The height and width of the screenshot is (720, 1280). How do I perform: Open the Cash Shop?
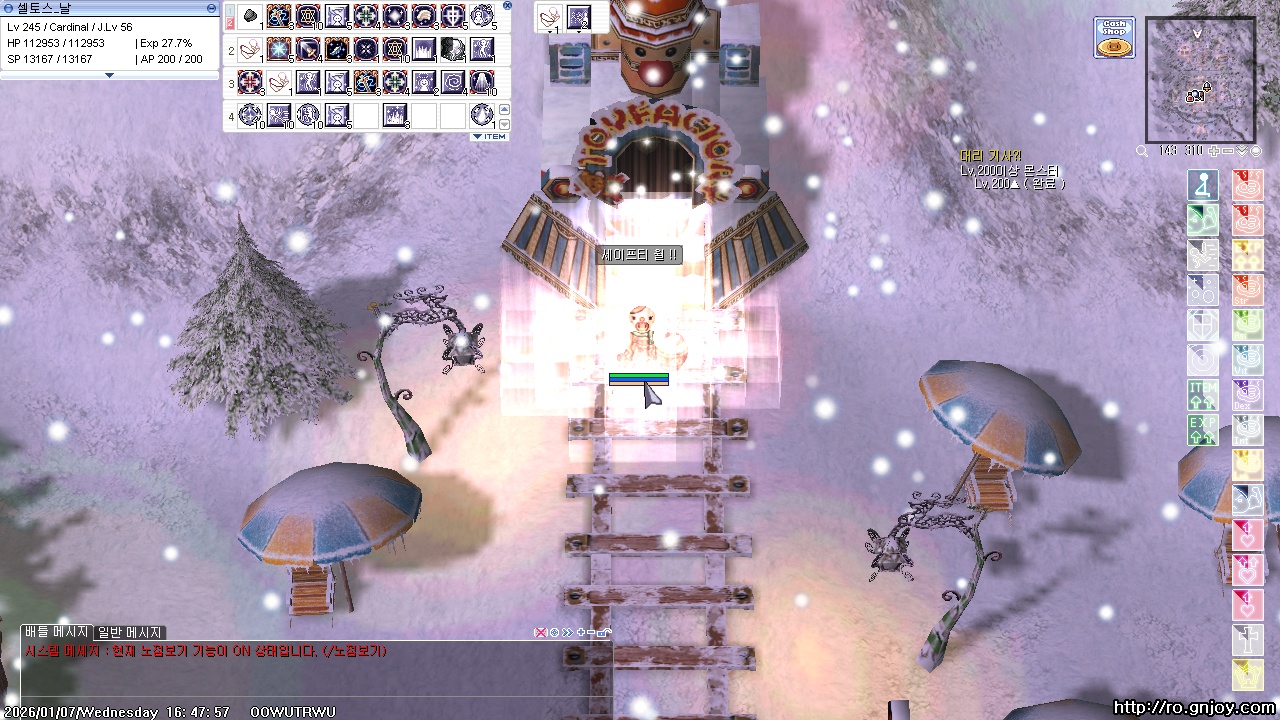[x=1114, y=37]
